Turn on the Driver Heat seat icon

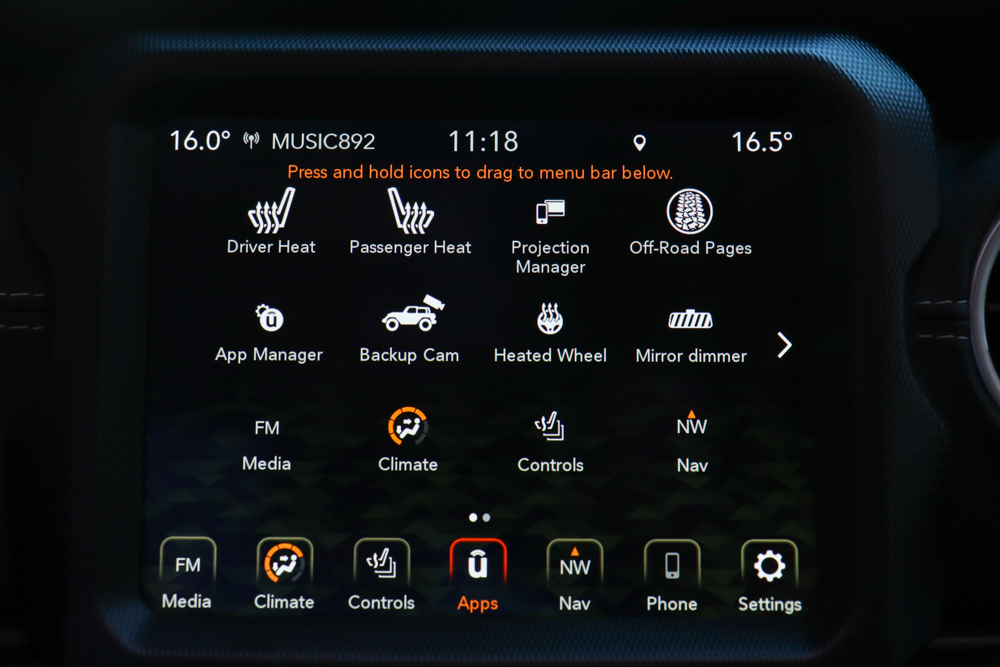pyautogui.click(x=271, y=213)
